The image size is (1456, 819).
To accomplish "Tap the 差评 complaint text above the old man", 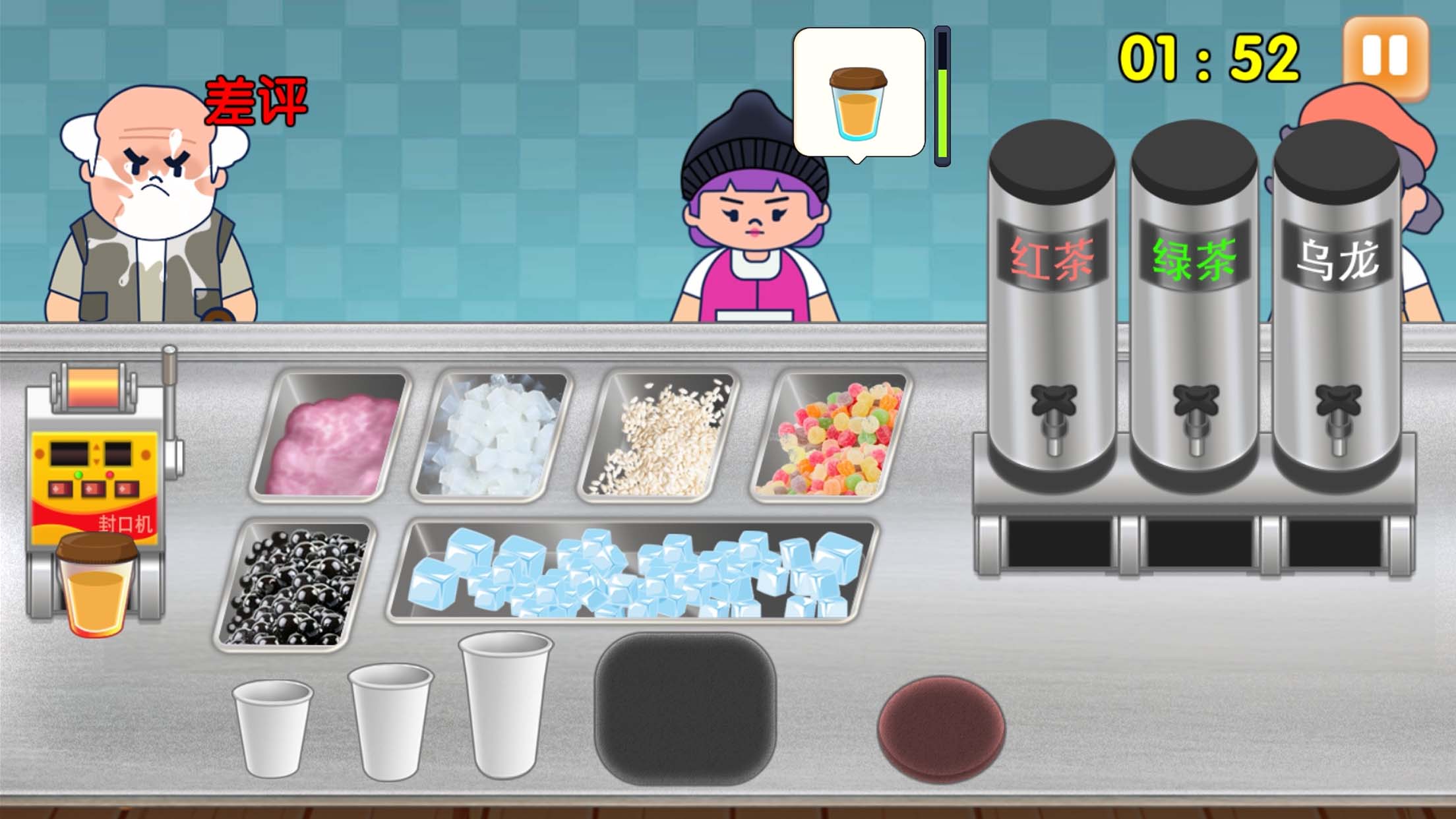I will pos(256,98).
